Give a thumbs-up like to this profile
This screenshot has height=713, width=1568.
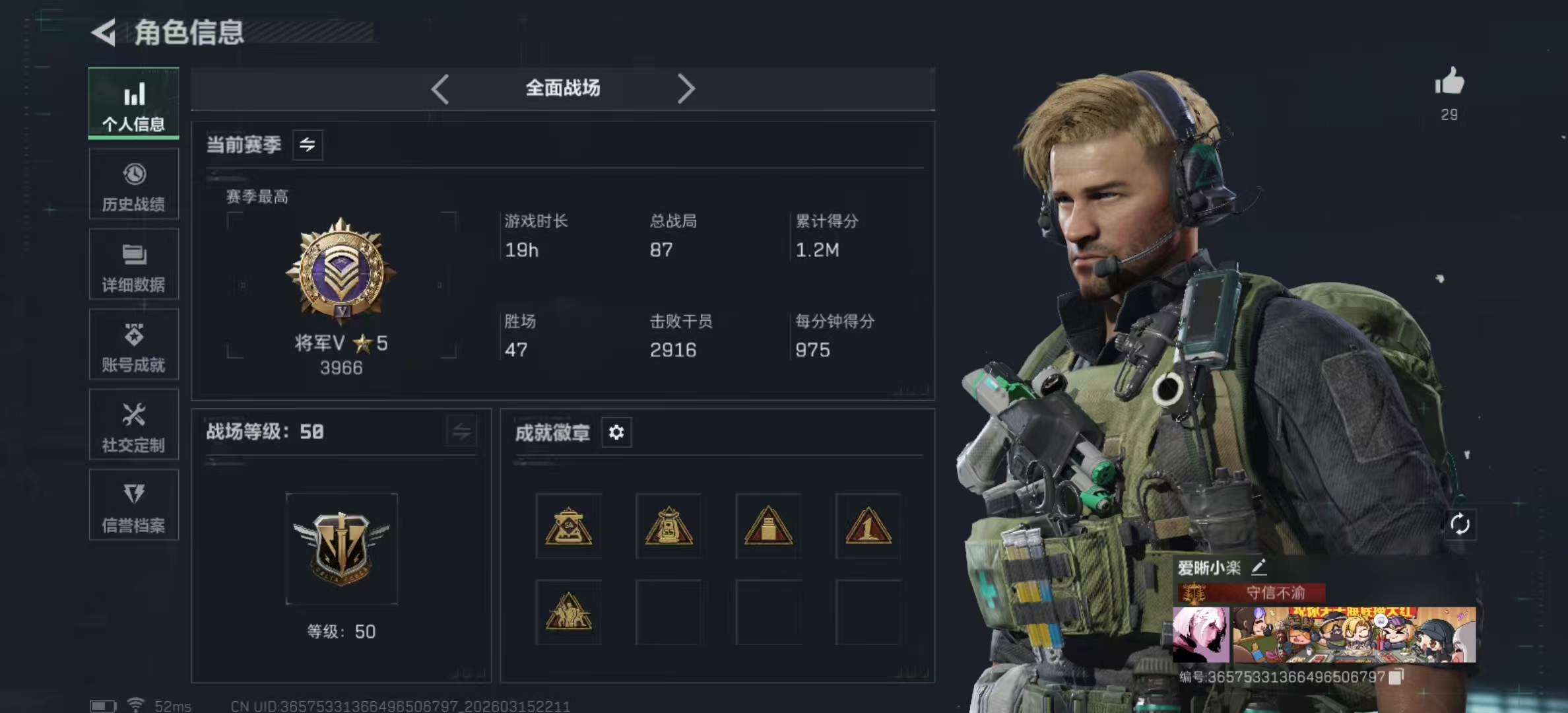tap(1449, 83)
